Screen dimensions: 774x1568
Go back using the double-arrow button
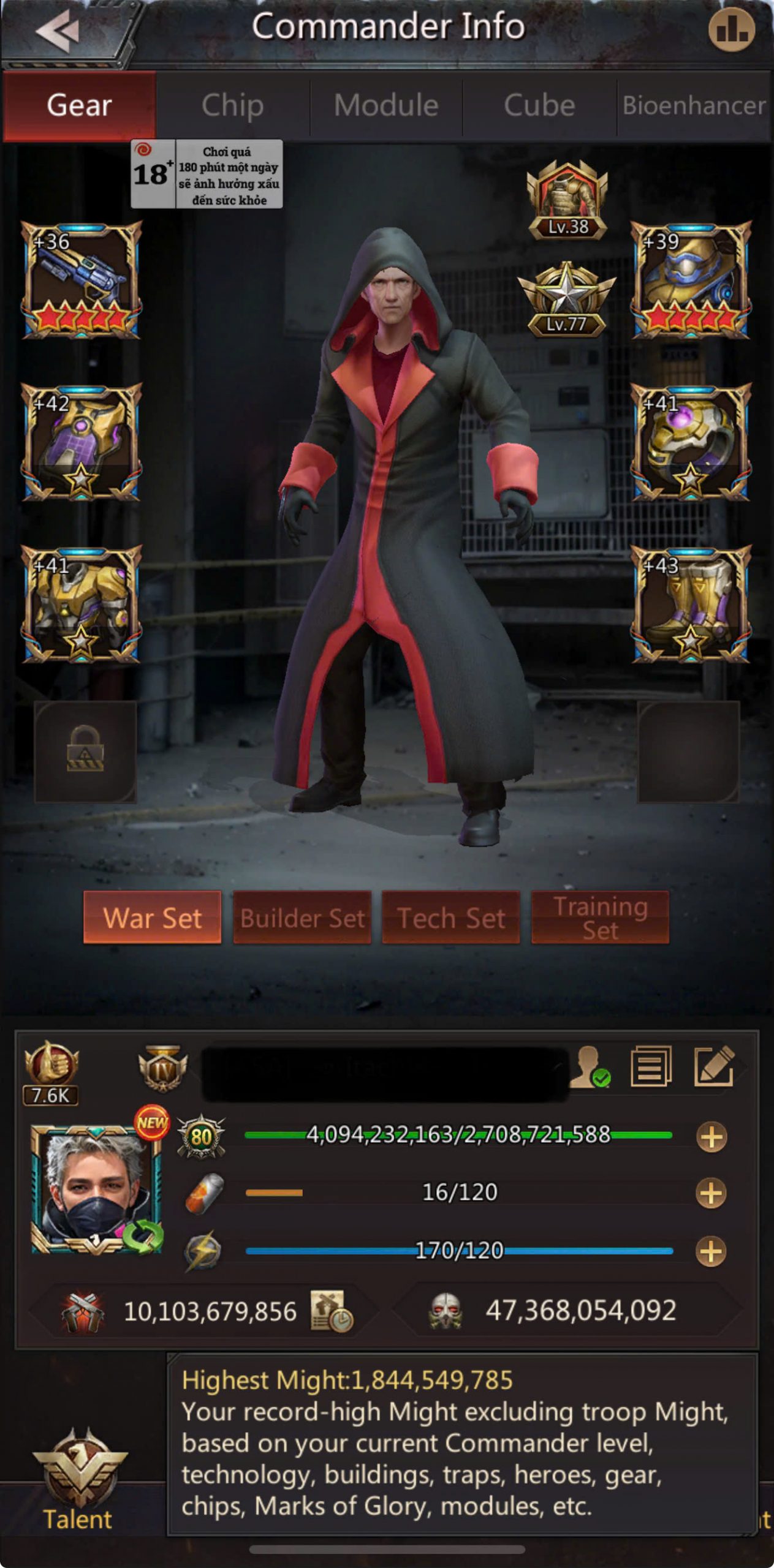(58, 31)
